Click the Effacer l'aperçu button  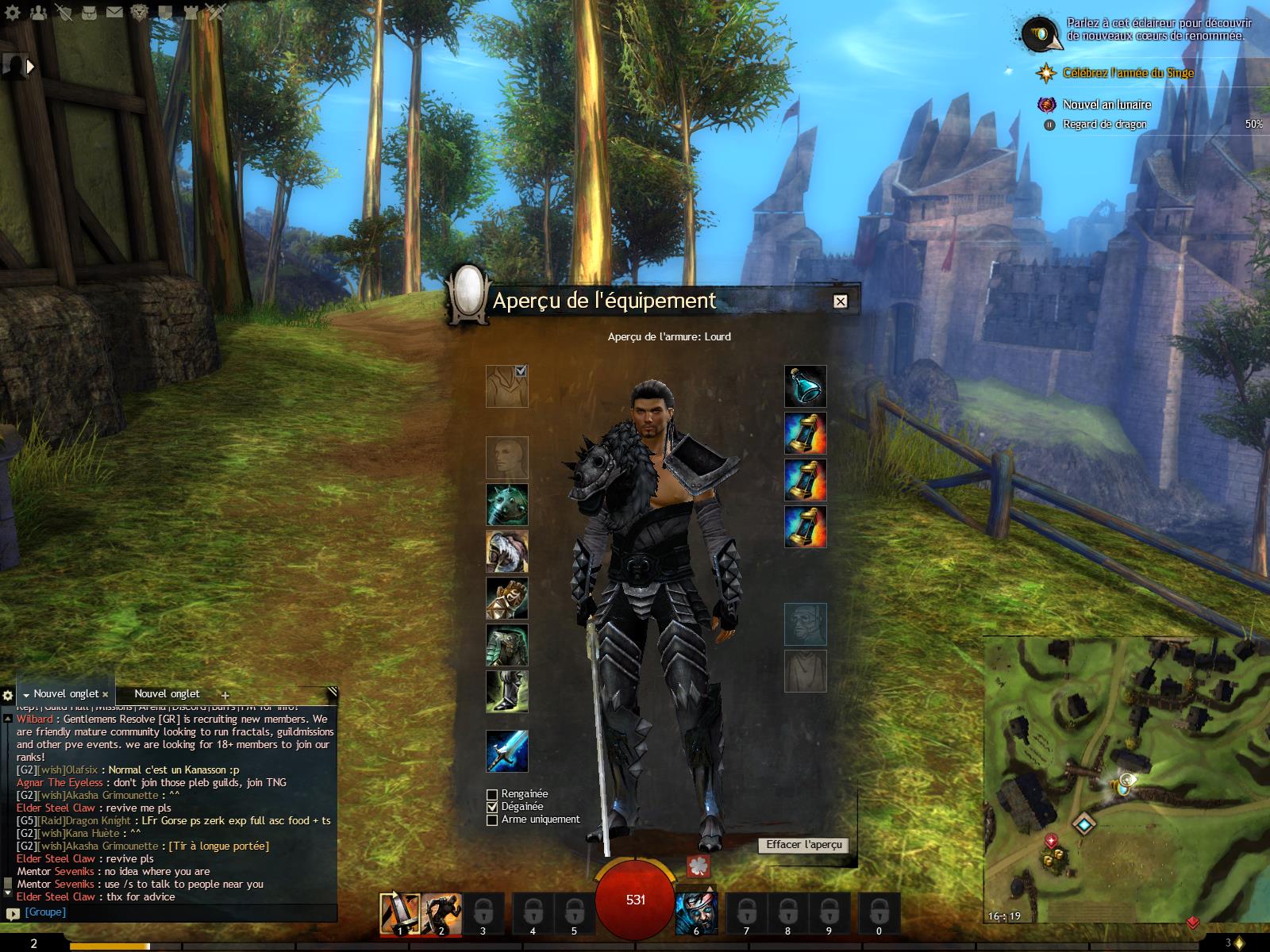pos(803,845)
